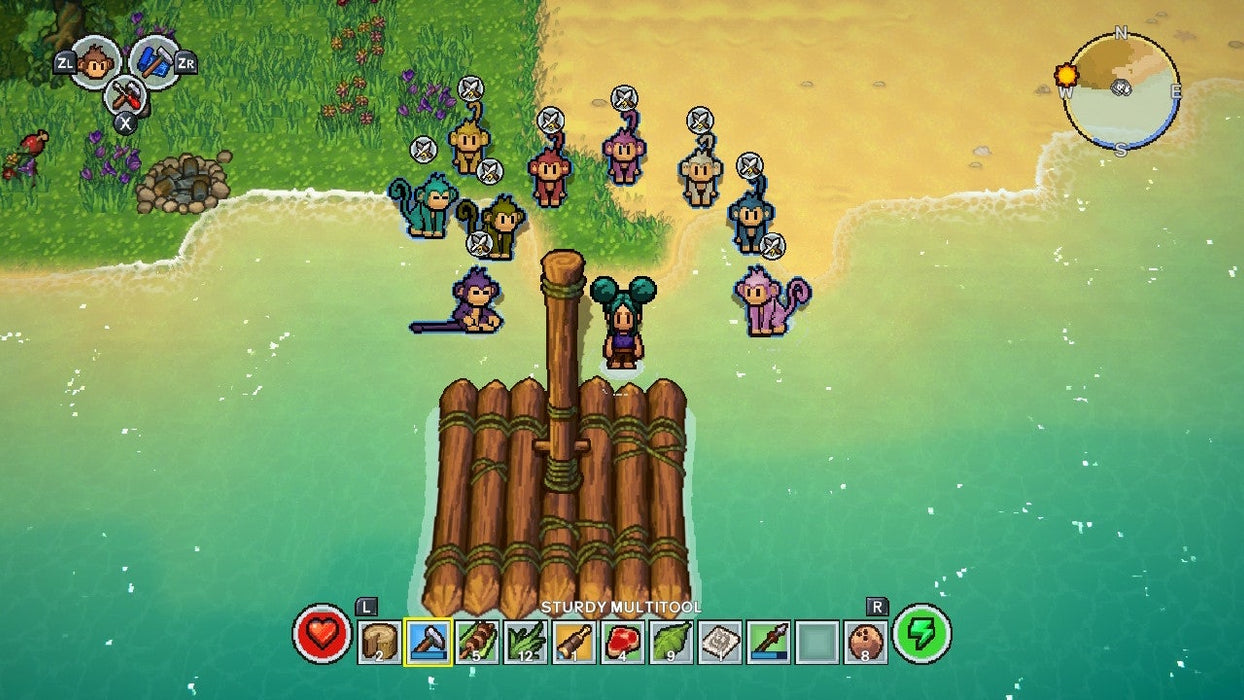Viewport: 1244px width, 700px height.
Task: Open the blueprint and hammer building menu
Action: 154,61
